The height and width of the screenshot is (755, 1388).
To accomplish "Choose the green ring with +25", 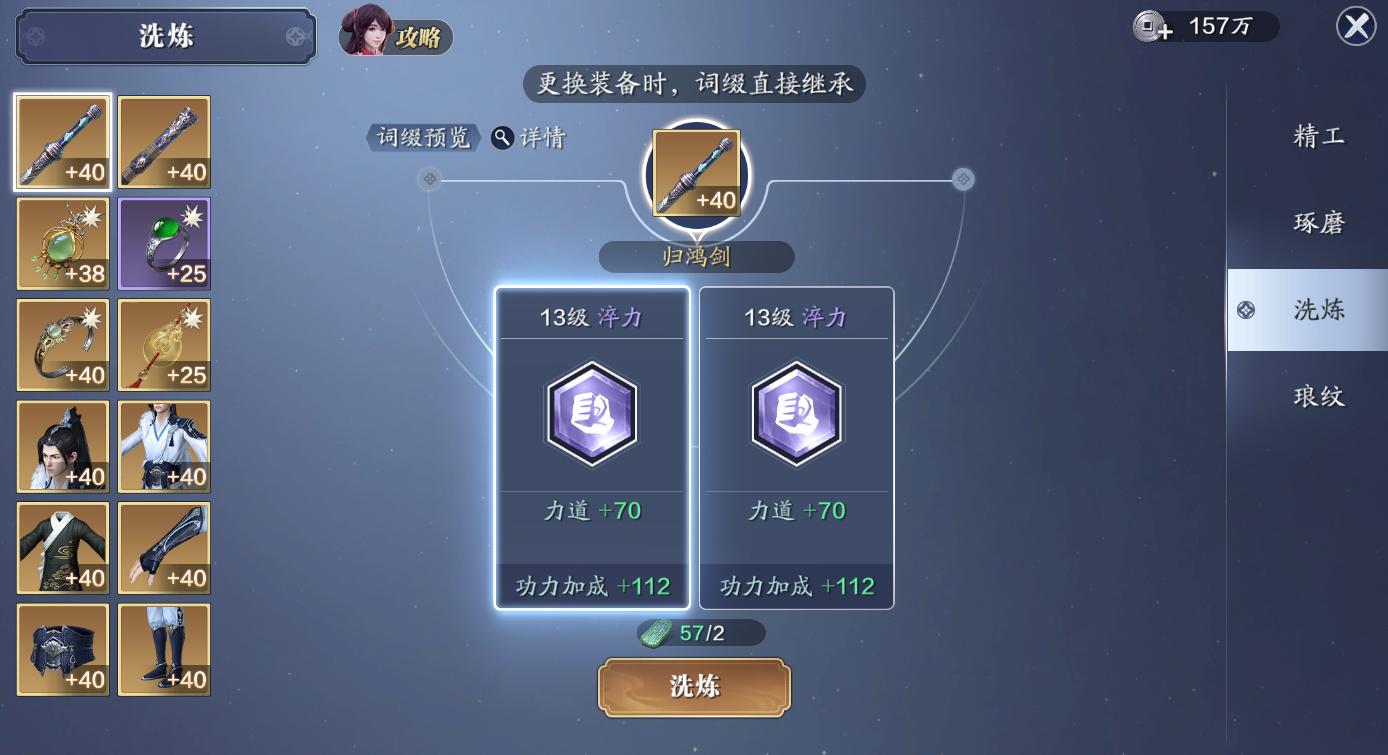I will (163, 243).
